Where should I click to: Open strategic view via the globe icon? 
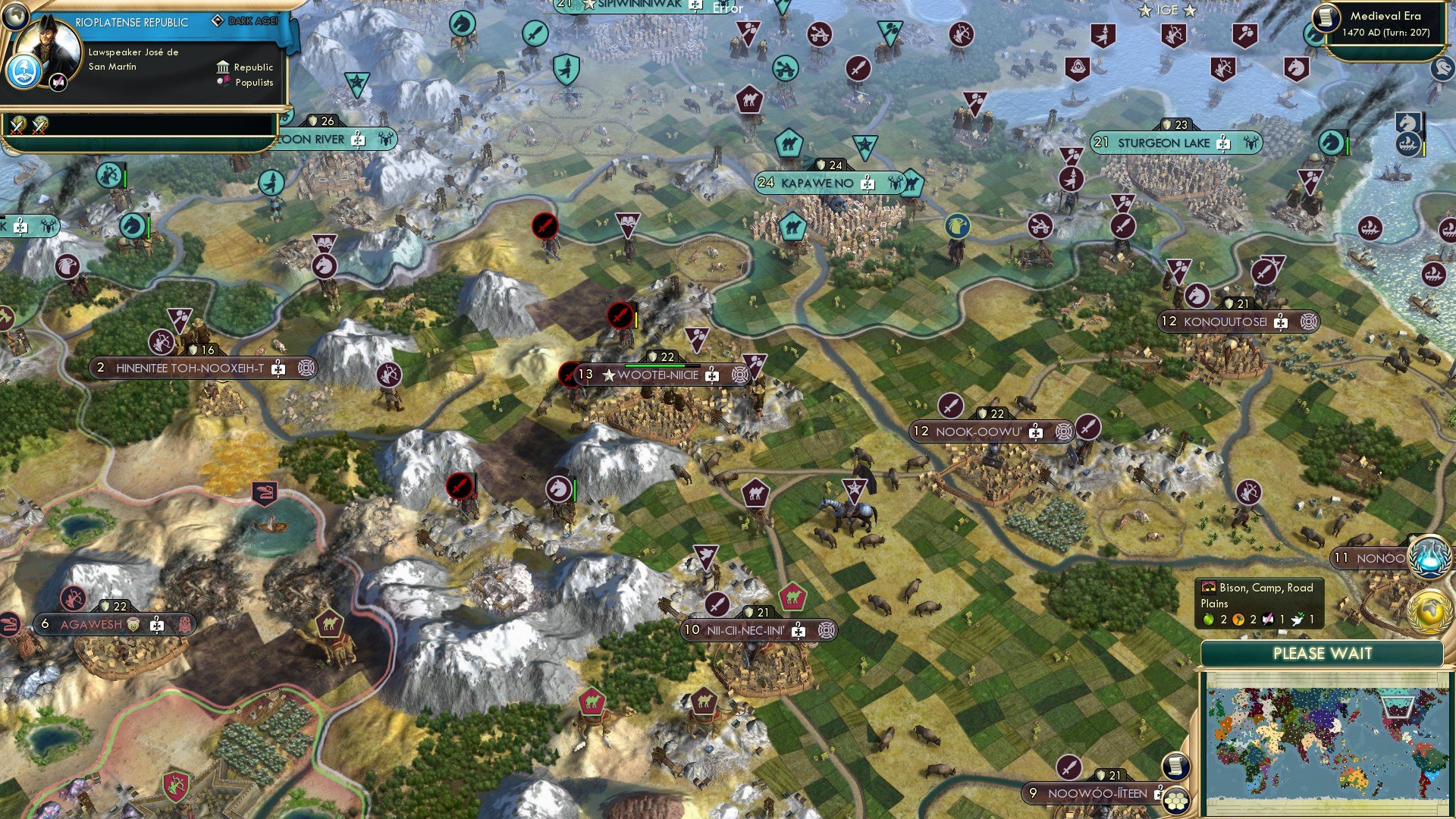click(16, 17)
